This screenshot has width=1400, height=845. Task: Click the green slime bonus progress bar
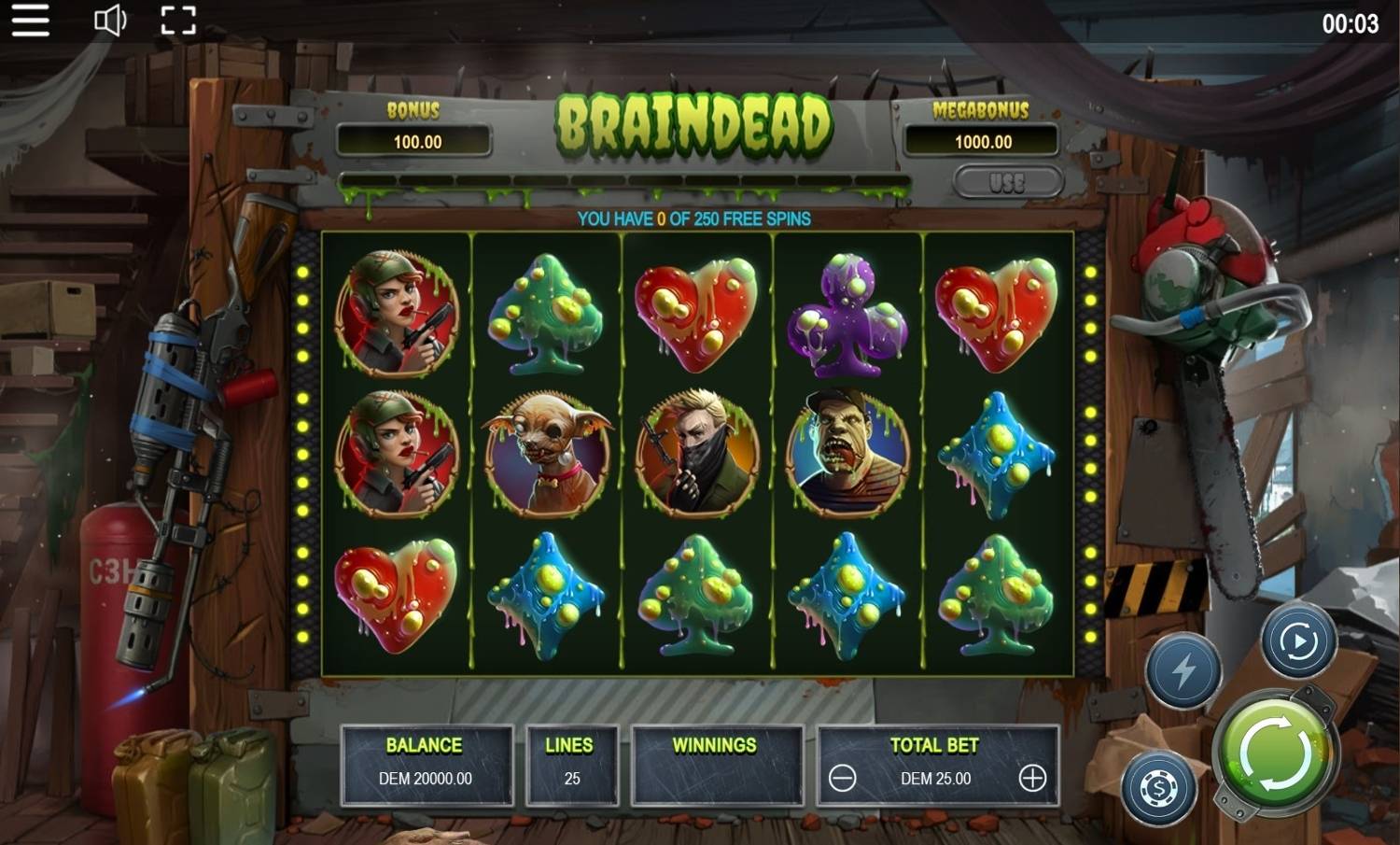[625, 176]
